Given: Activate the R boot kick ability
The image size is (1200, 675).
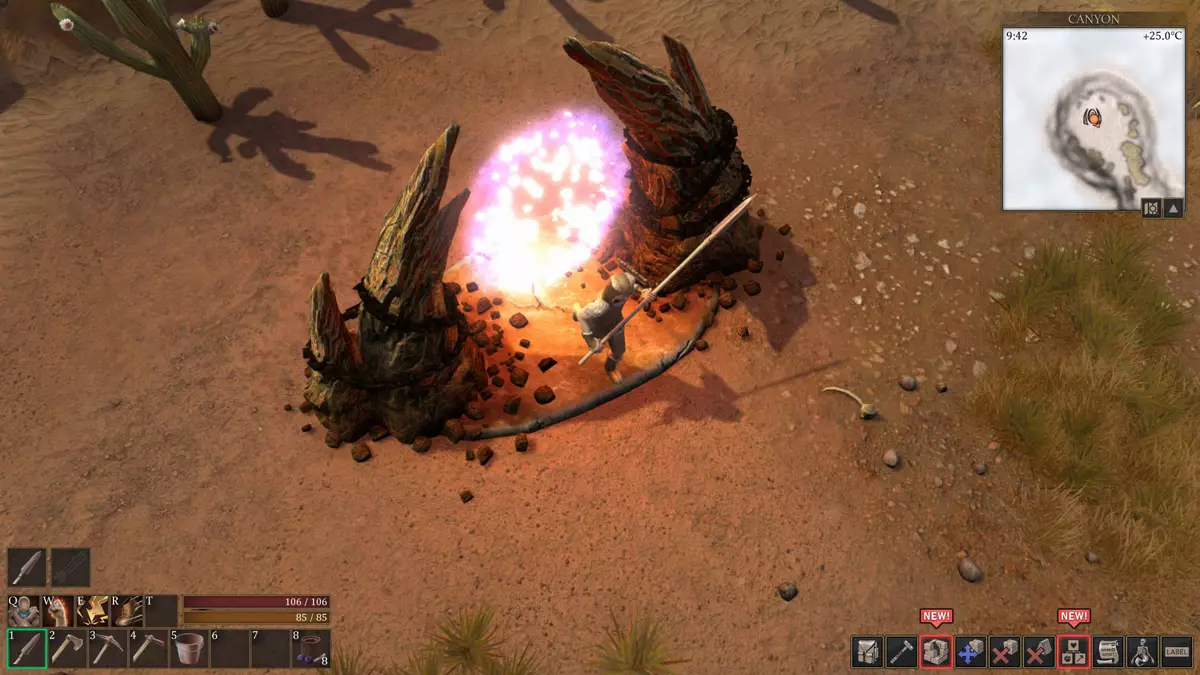Looking at the screenshot, I should pos(127,610).
